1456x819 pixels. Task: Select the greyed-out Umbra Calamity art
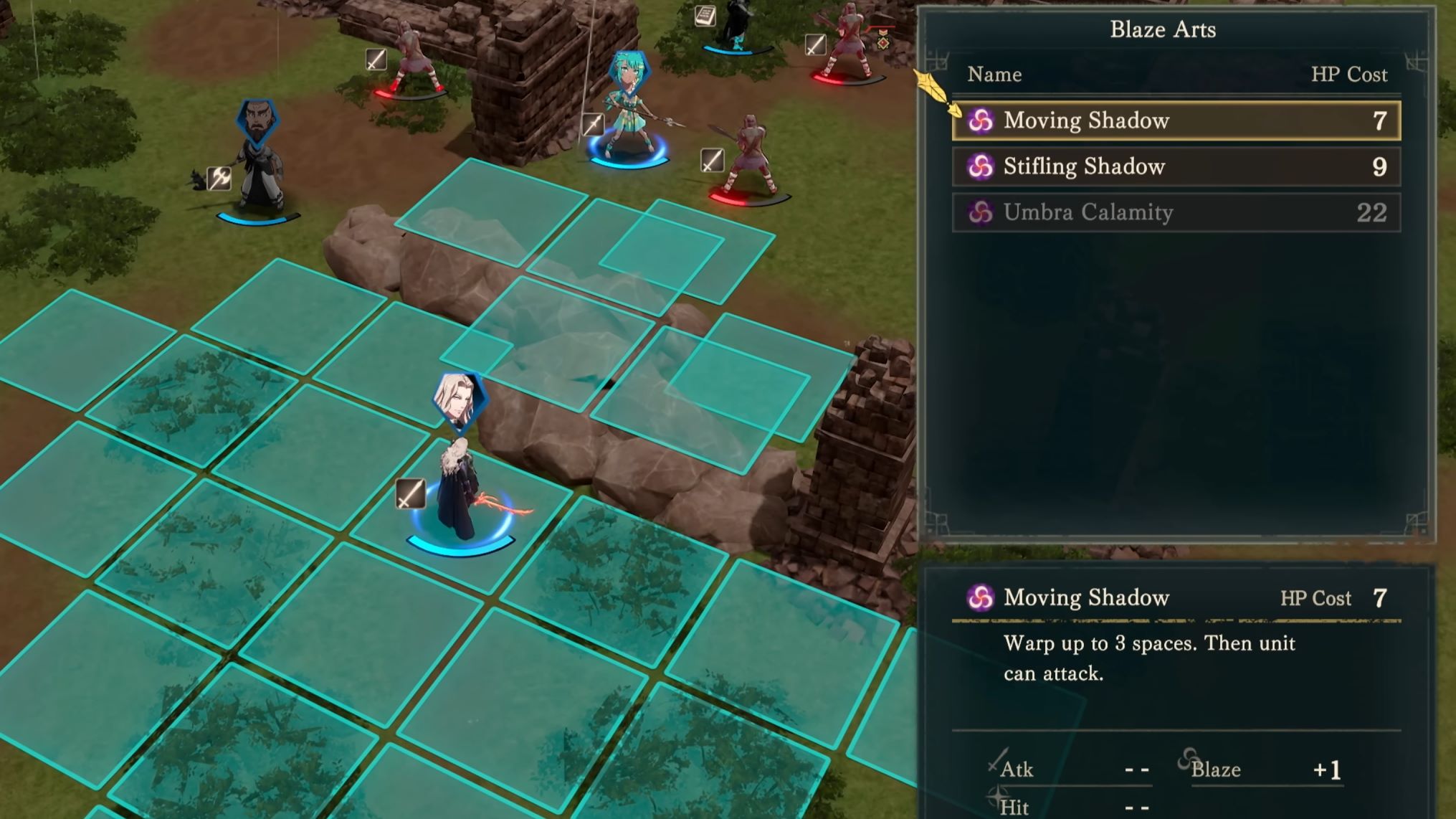(x=1176, y=212)
